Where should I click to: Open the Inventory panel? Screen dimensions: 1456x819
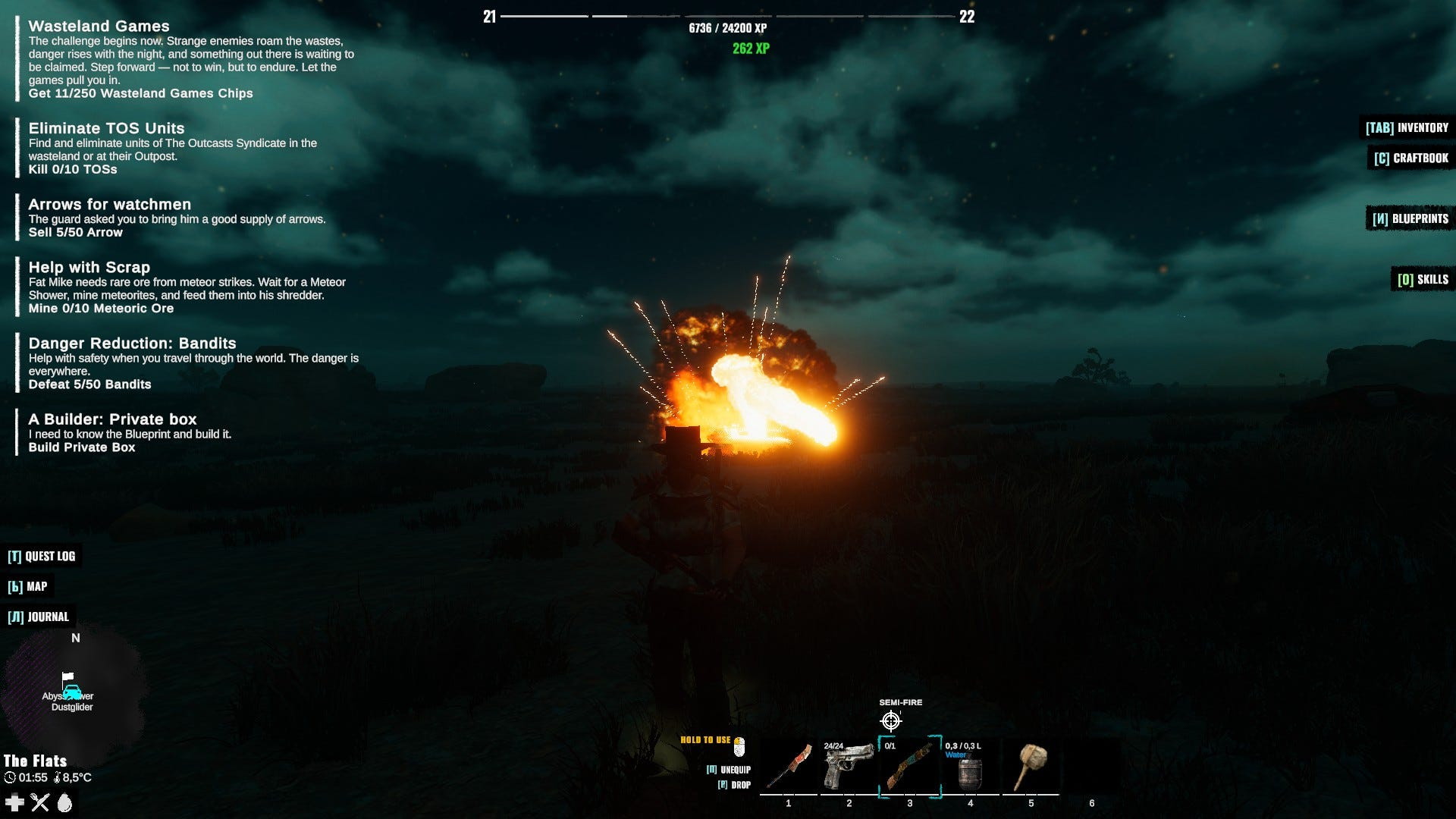(1407, 127)
